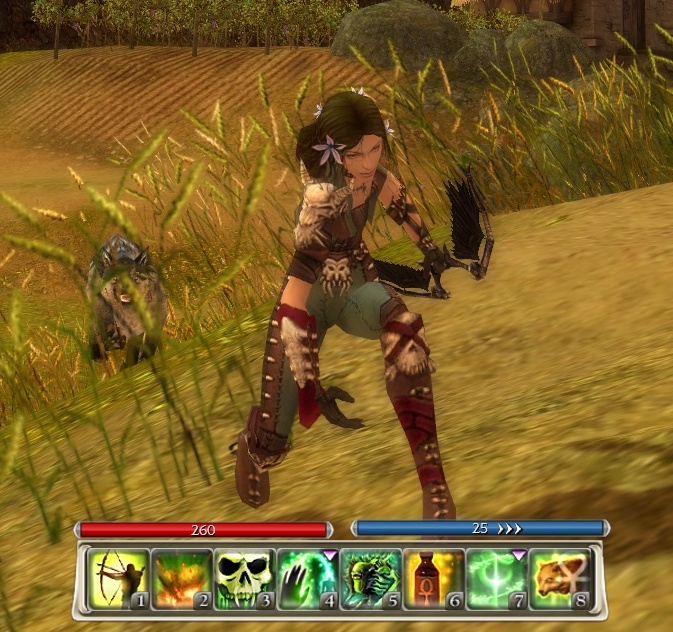Activate the archer bow skill in slot 1
Image resolution: width=673 pixels, height=632 pixels.
click(x=118, y=578)
